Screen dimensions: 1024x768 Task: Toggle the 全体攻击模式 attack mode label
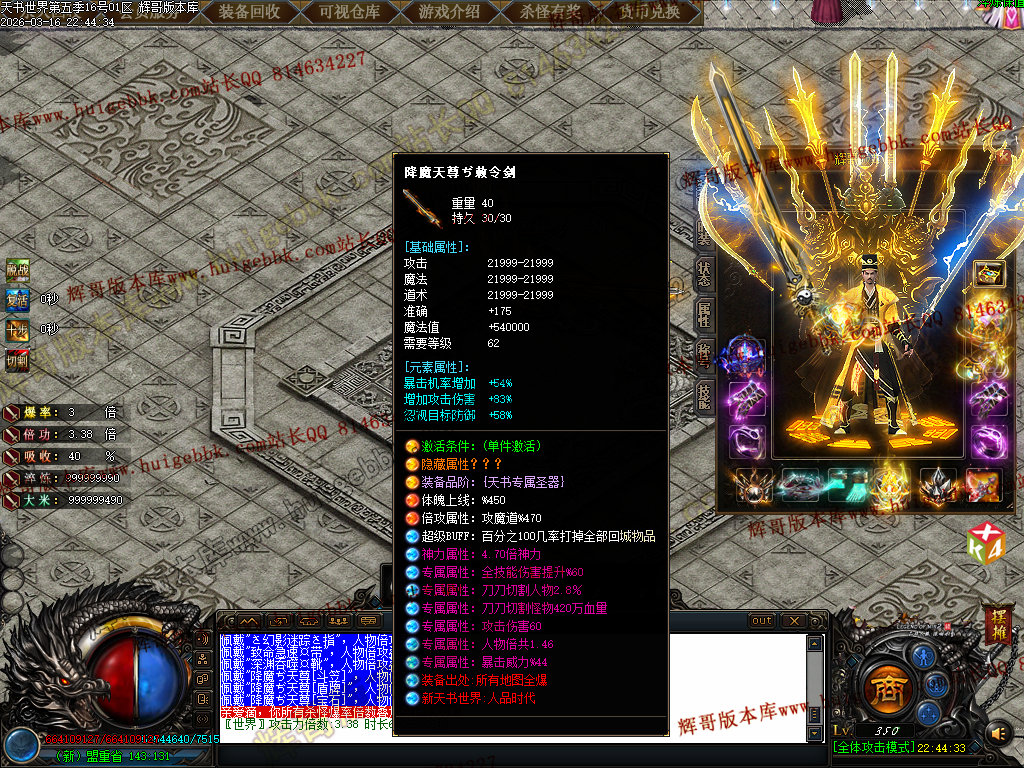(874, 748)
